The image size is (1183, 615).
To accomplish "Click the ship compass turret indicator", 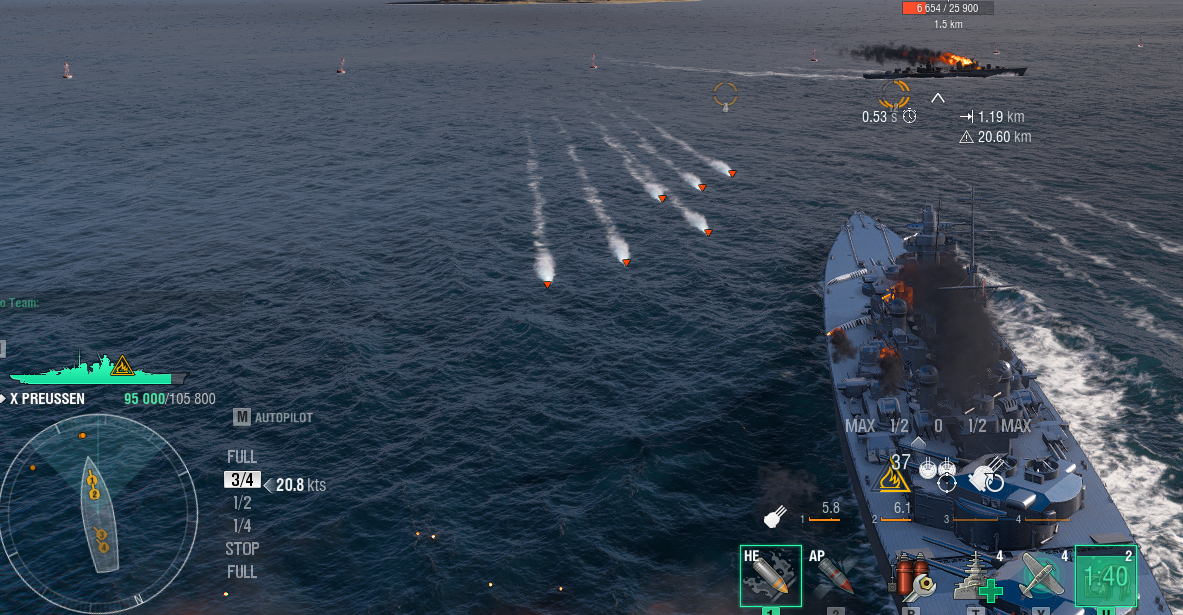I will [97, 515].
